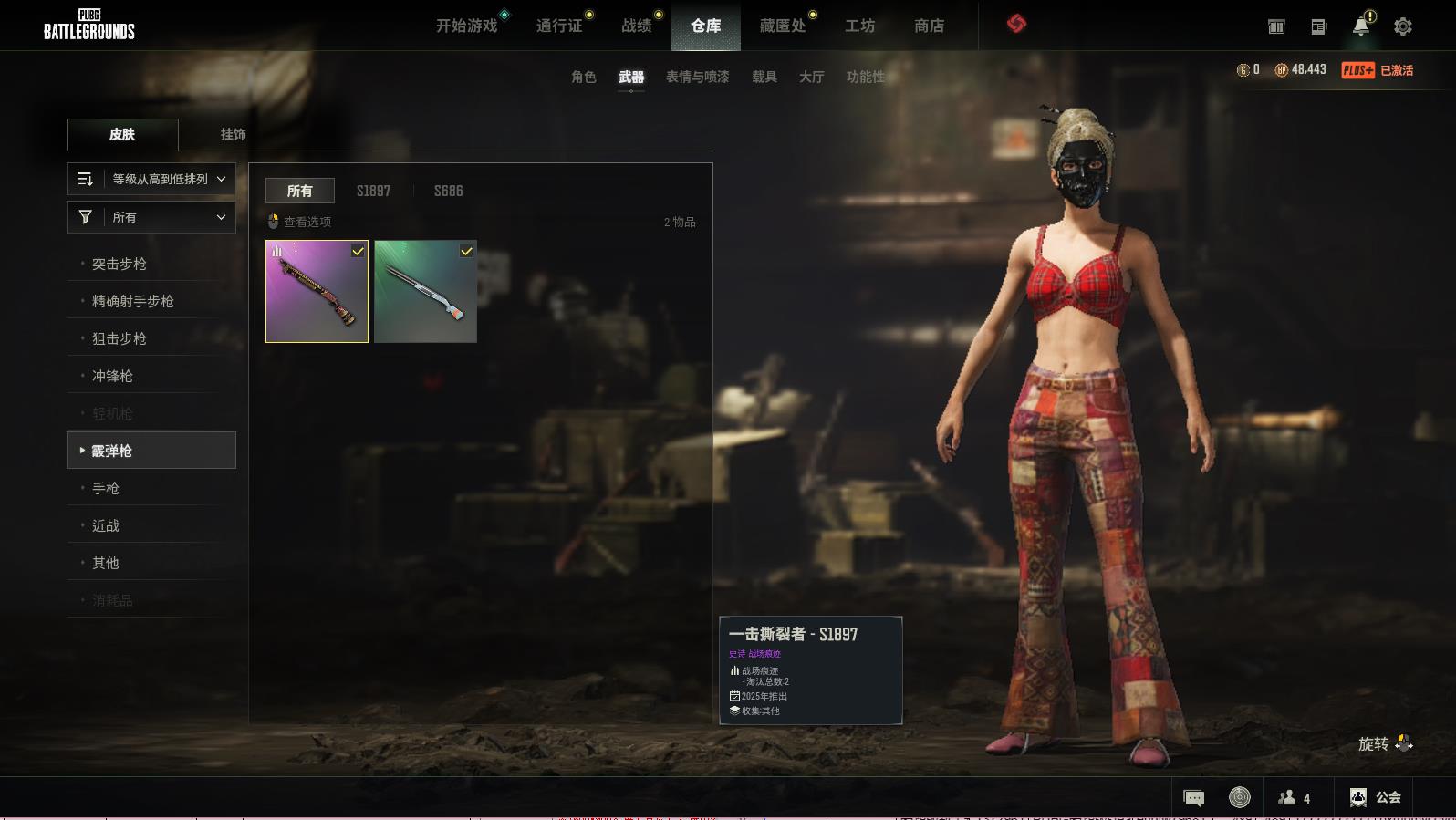Screen dimensions: 1456x820
Task: Open the gear settings icon
Action: tap(1403, 27)
